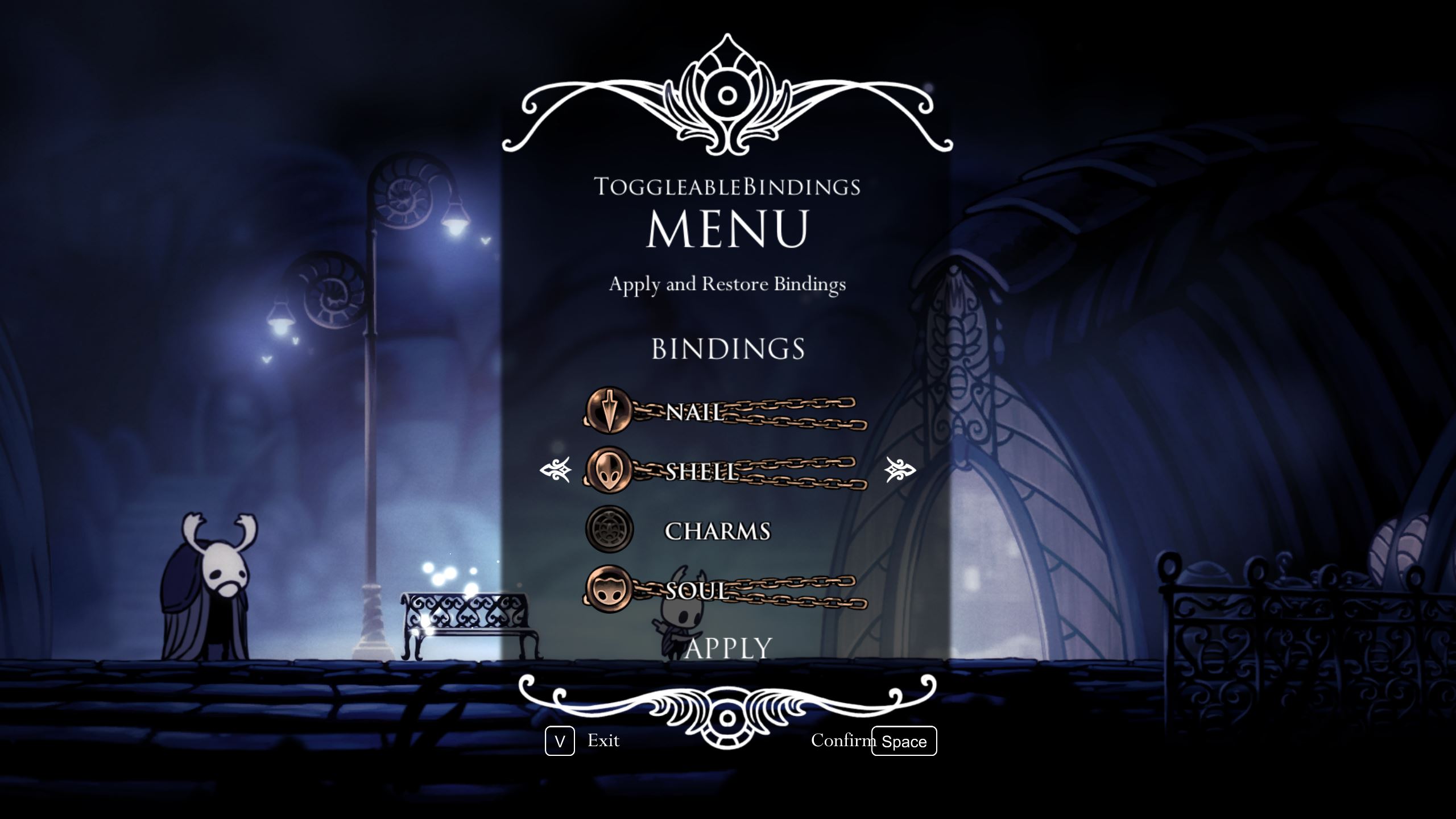The height and width of the screenshot is (819, 1456).
Task: Select the Charms binding icon
Action: (x=607, y=528)
